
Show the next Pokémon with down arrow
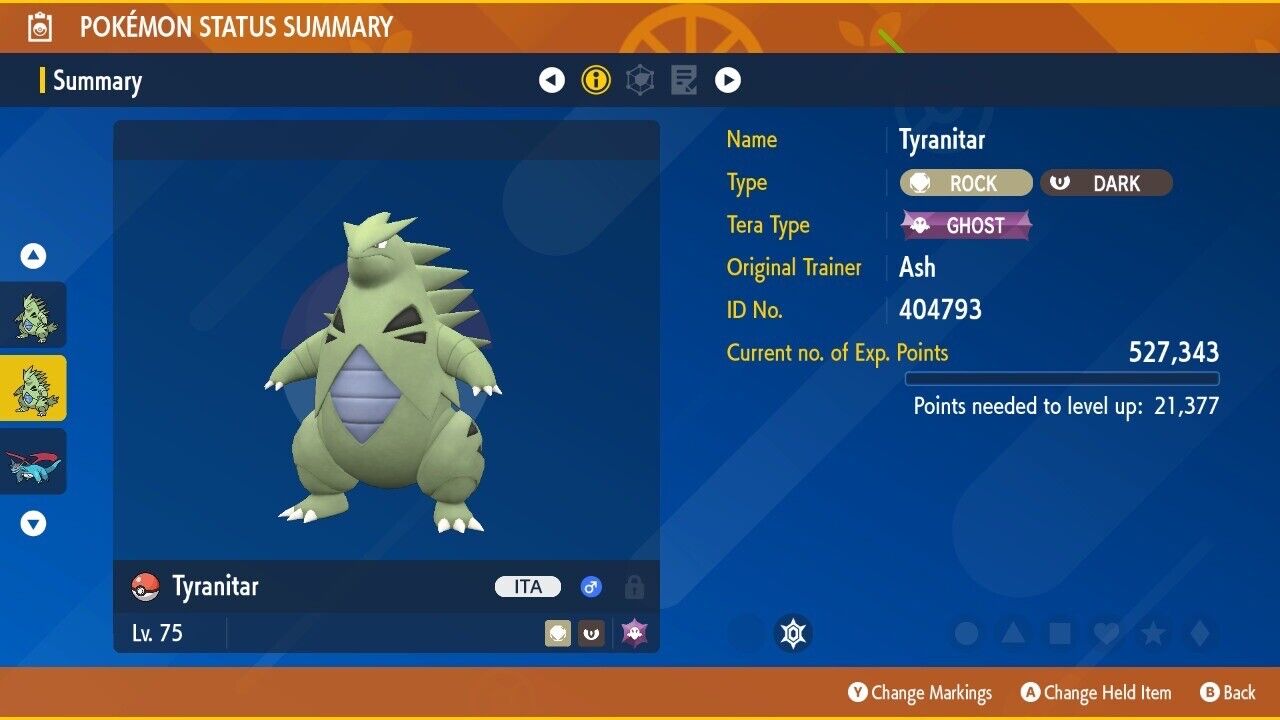pyautogui.click(x=34, y=523)
